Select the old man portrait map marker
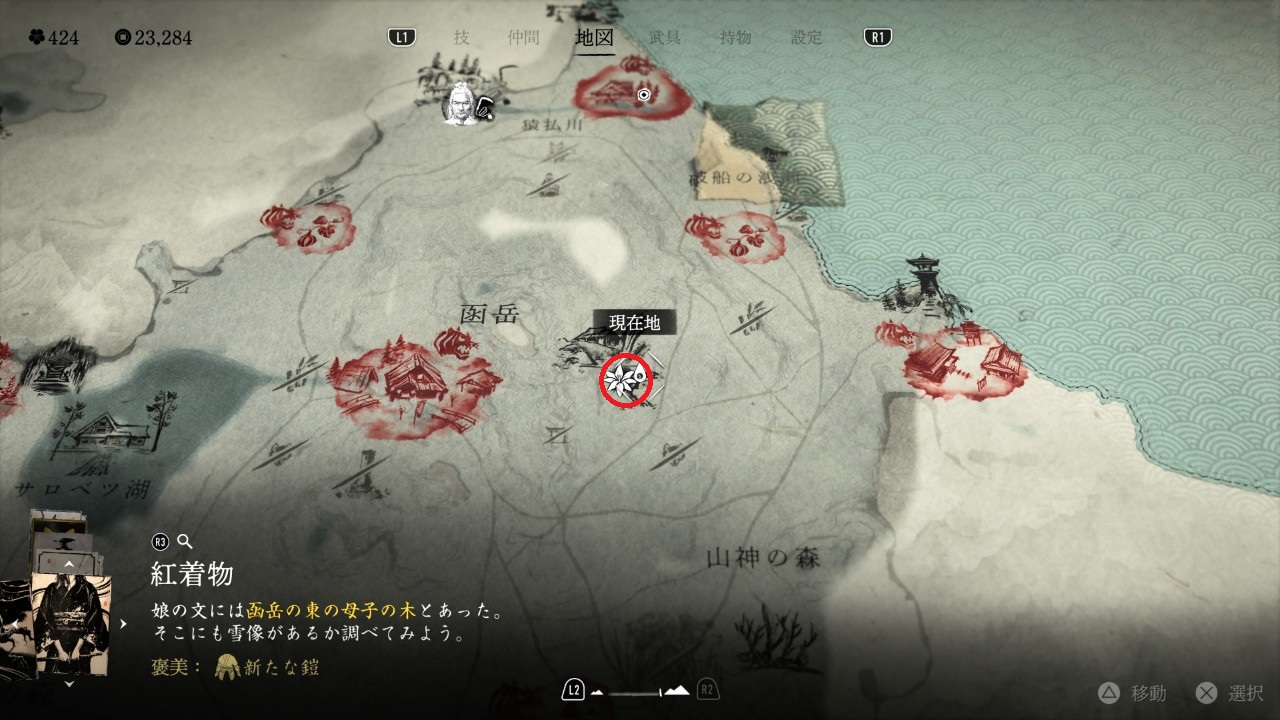1280x720 pixels. [461, 104]
